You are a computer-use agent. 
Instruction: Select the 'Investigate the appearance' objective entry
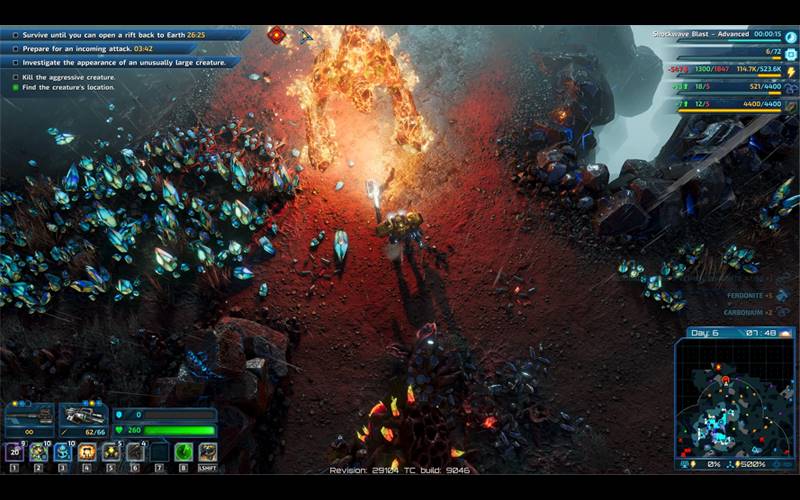tap(118, 62)
